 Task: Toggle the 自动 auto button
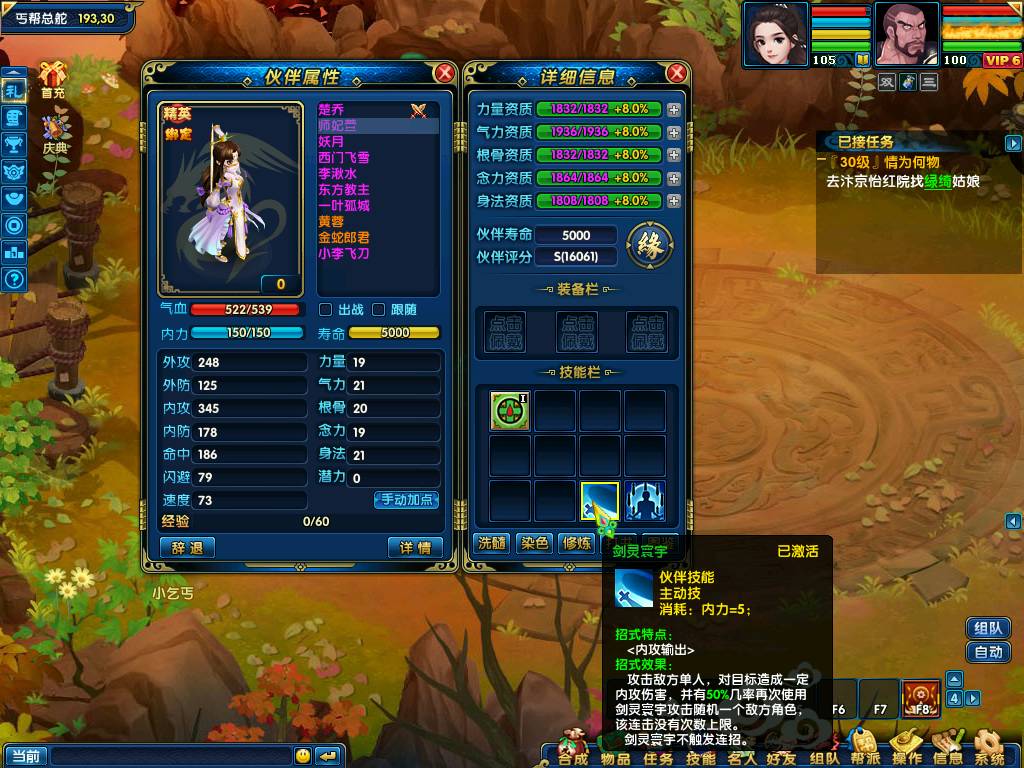pyautogui.click(x=987, y=652)
